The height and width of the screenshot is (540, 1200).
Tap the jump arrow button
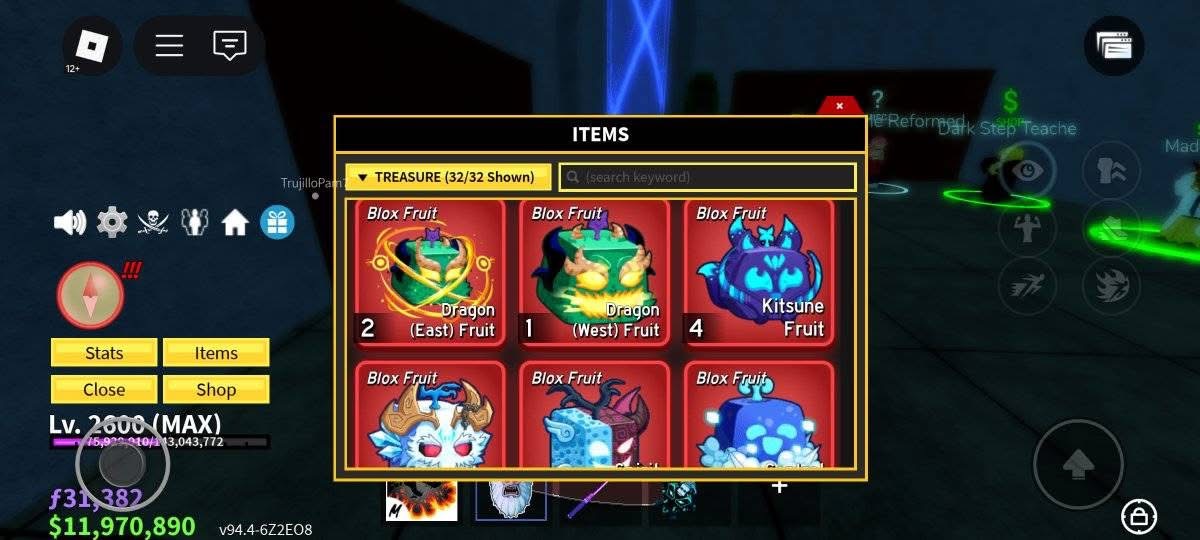tap(1078, 464)
